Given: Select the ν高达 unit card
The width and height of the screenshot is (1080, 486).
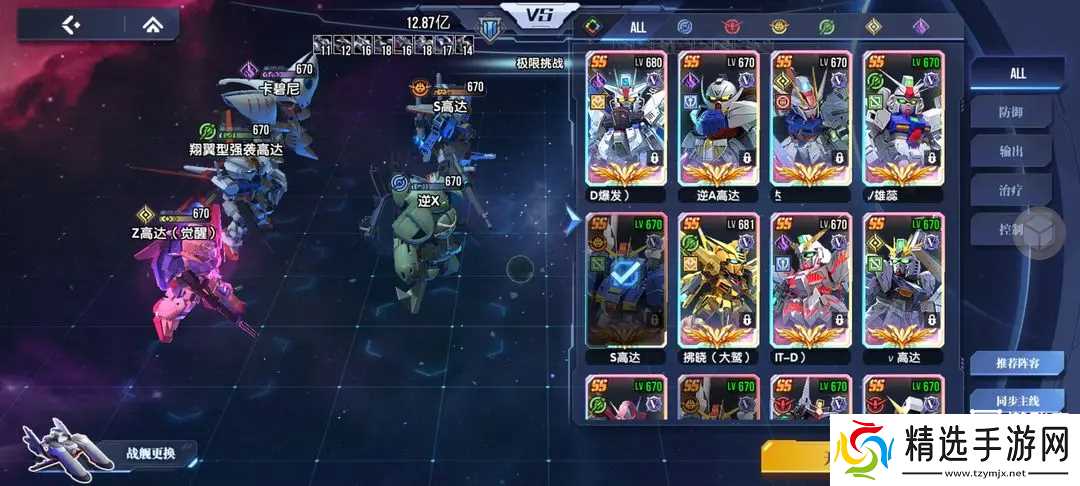Looking at the screenshot, I should tap(902, 283).
